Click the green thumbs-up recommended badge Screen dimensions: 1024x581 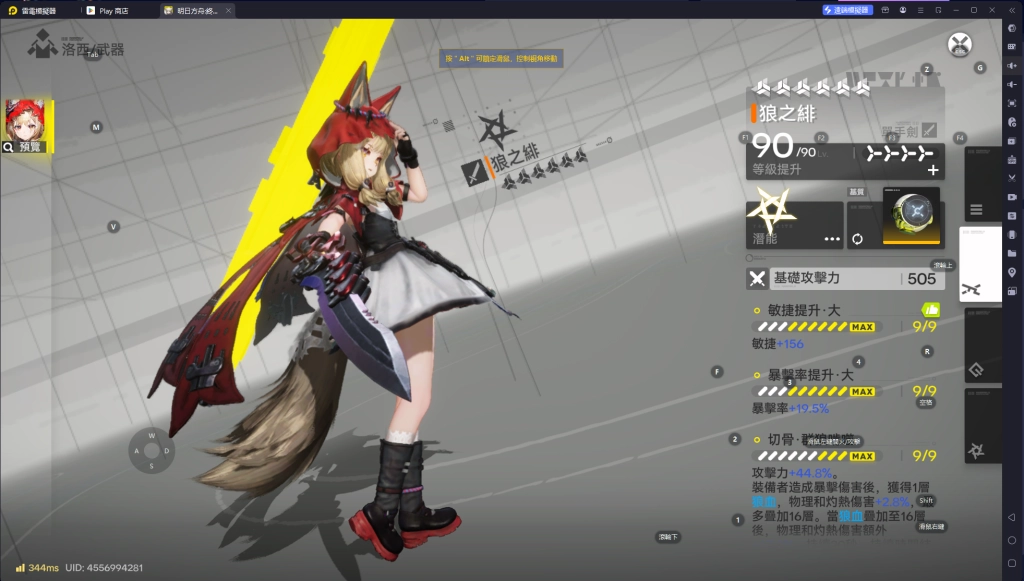[930, 310]
